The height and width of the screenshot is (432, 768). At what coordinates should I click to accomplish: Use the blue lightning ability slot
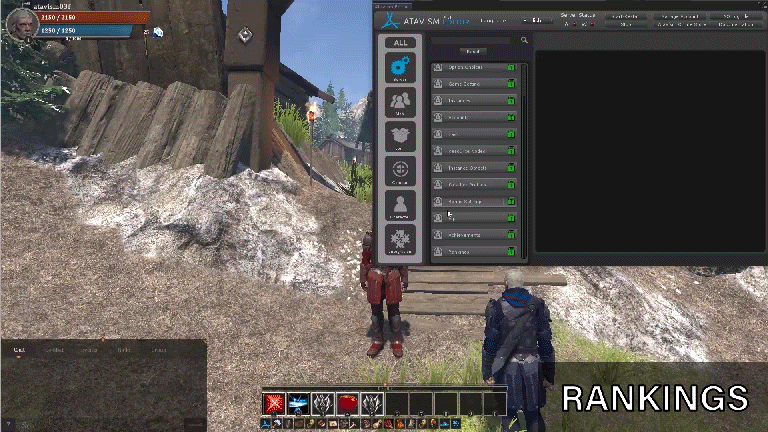point(298,403)
